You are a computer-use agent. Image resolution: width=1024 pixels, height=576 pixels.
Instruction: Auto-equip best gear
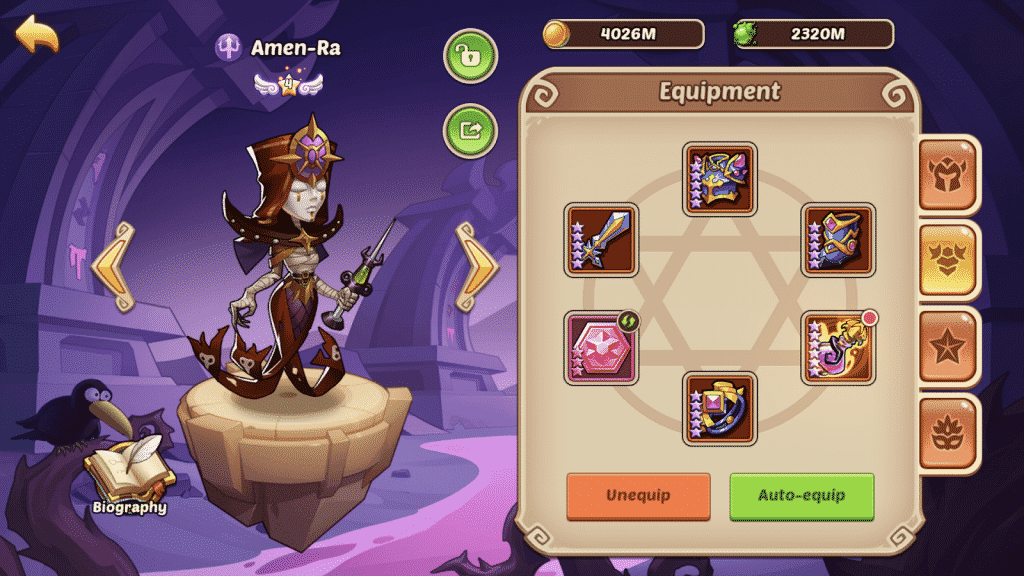tap(802, 496)
